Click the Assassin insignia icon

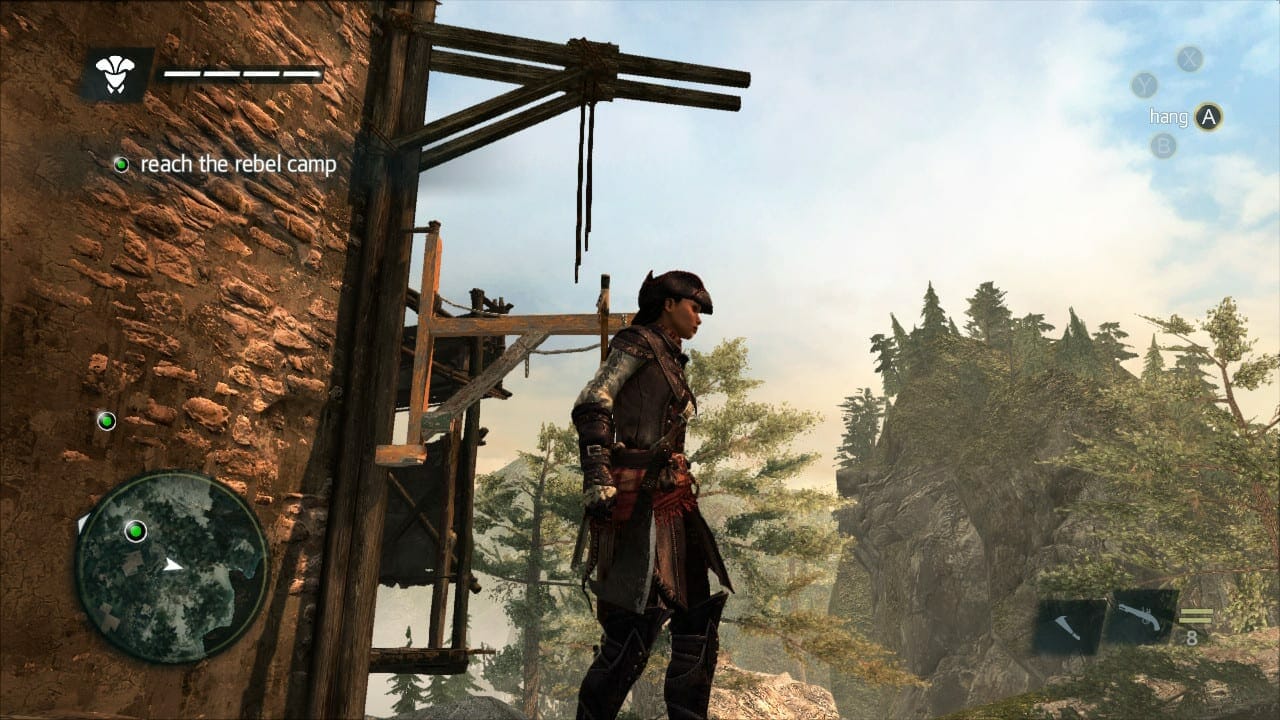point(116,73)
